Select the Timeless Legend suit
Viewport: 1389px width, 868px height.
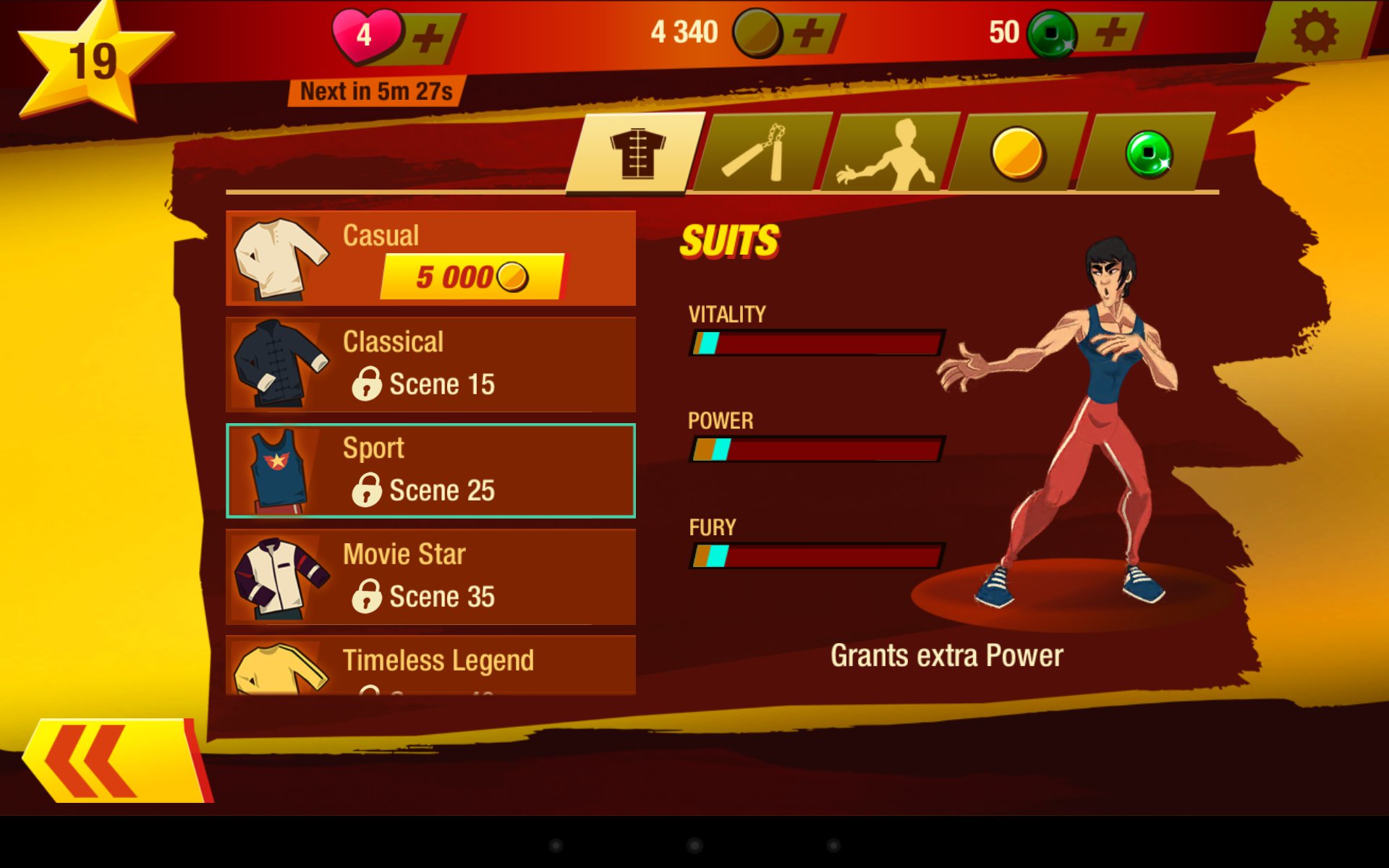point(430,665)
